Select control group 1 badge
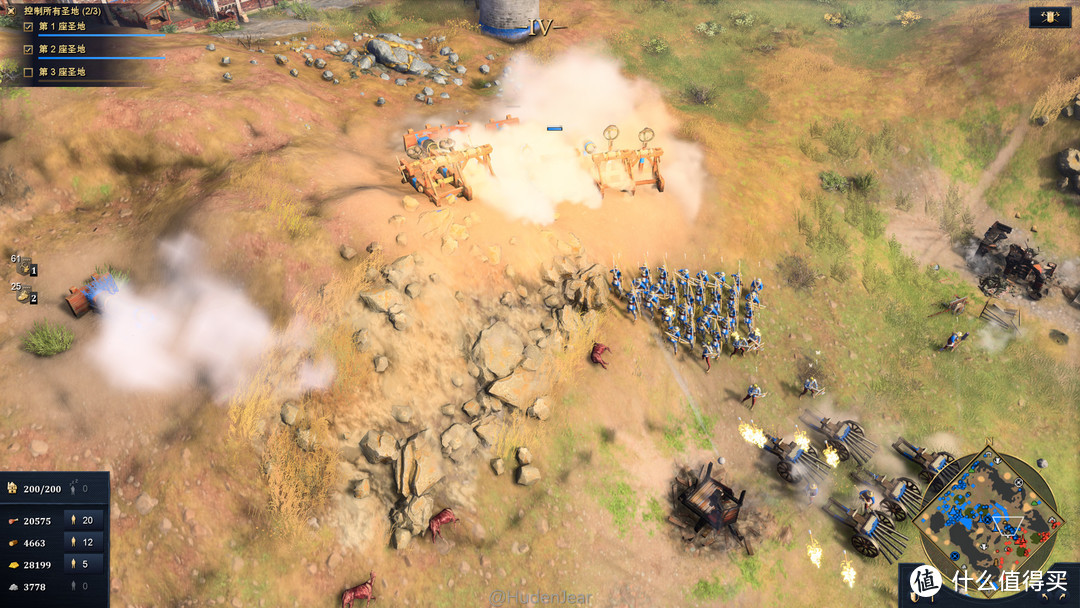The image size is (1080, 608). tap(29, 268)
